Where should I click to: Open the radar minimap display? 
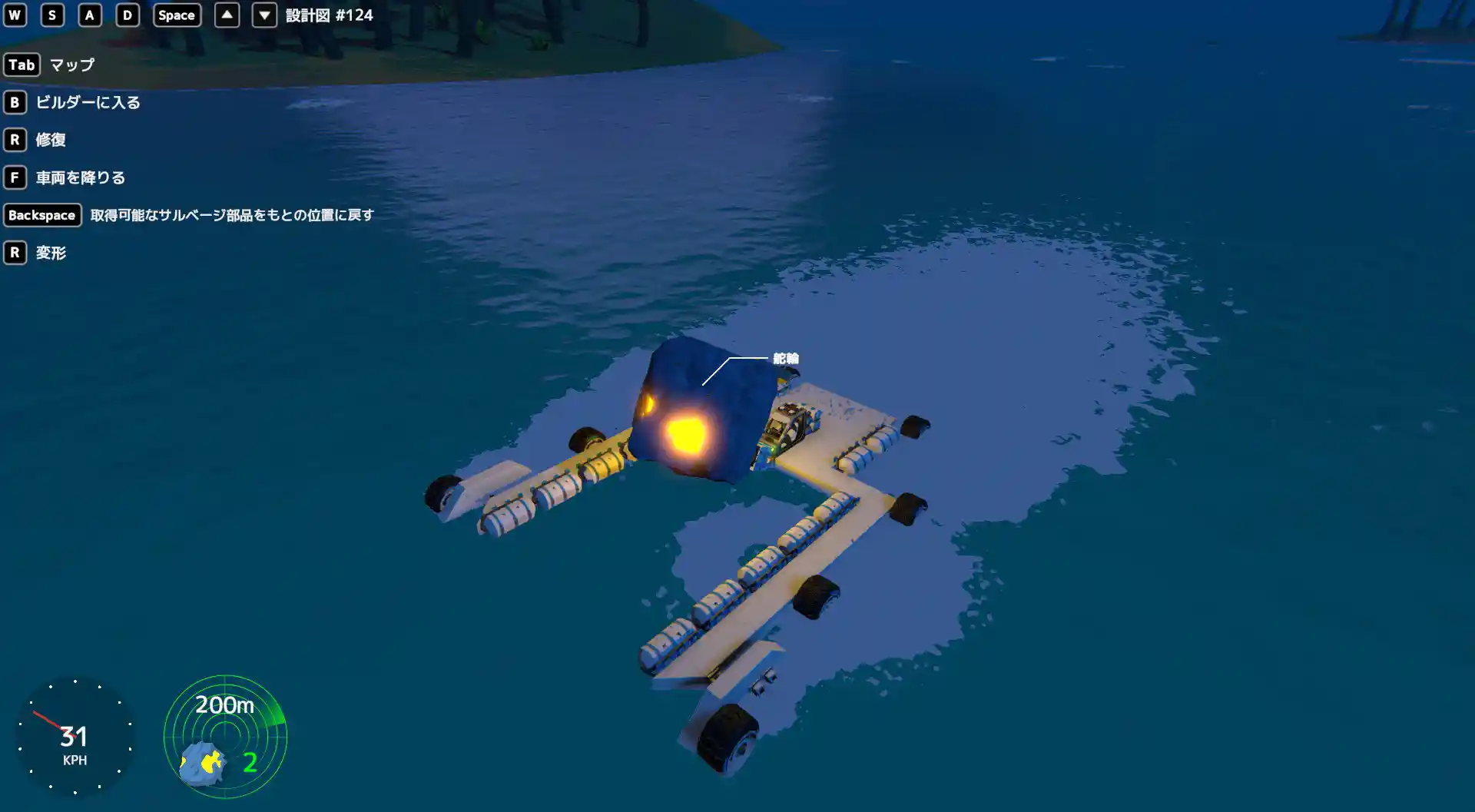pos(224,736)
